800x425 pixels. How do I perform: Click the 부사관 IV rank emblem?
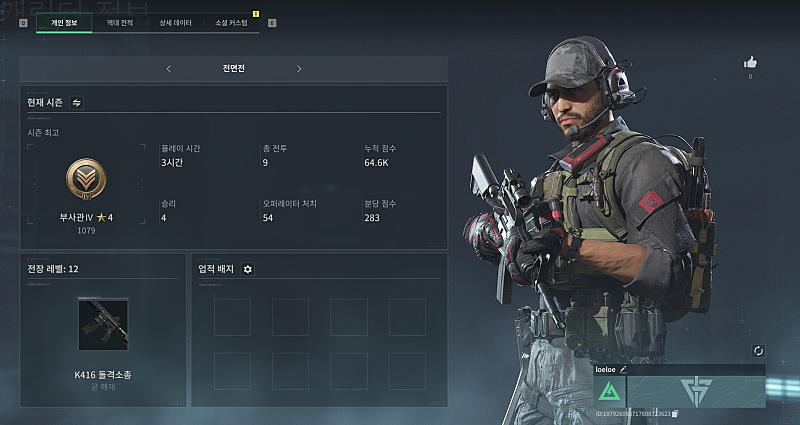pos(86,180)
